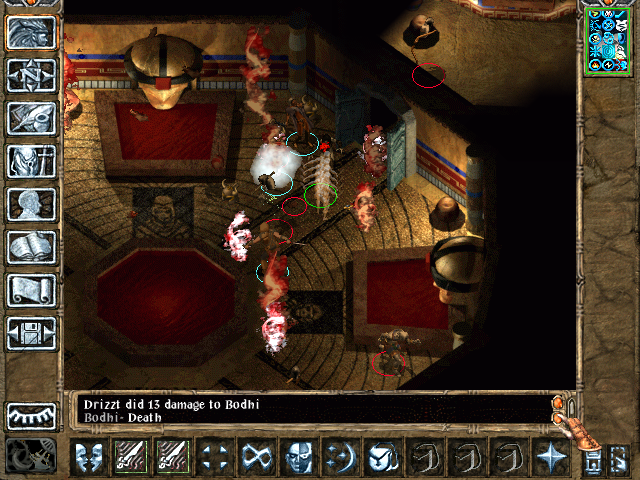640x480 pixels.
Task: Click the return-to-game head icon
Action: [31, 33]
